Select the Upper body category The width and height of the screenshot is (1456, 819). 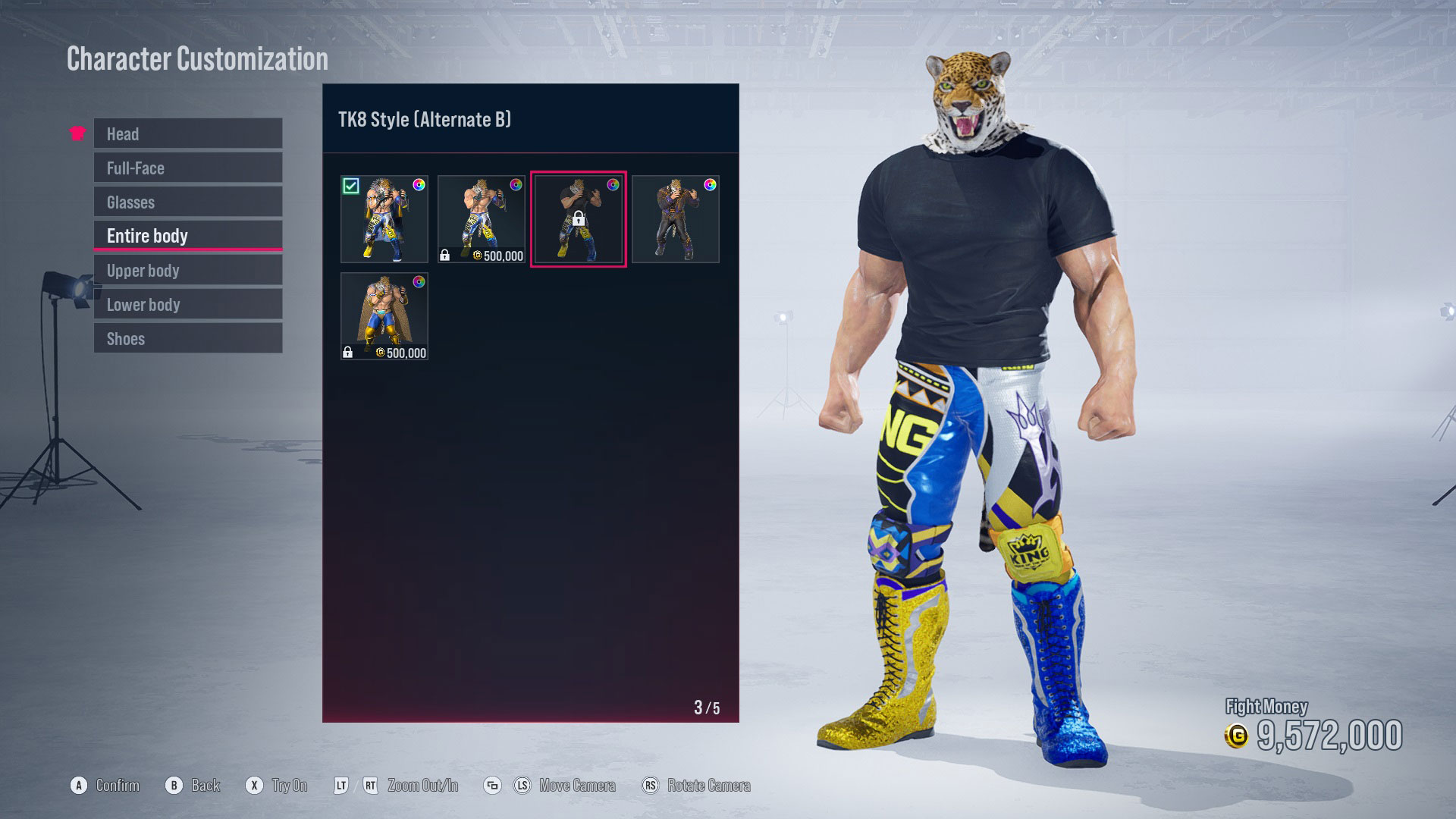click(x=187, y=270)
